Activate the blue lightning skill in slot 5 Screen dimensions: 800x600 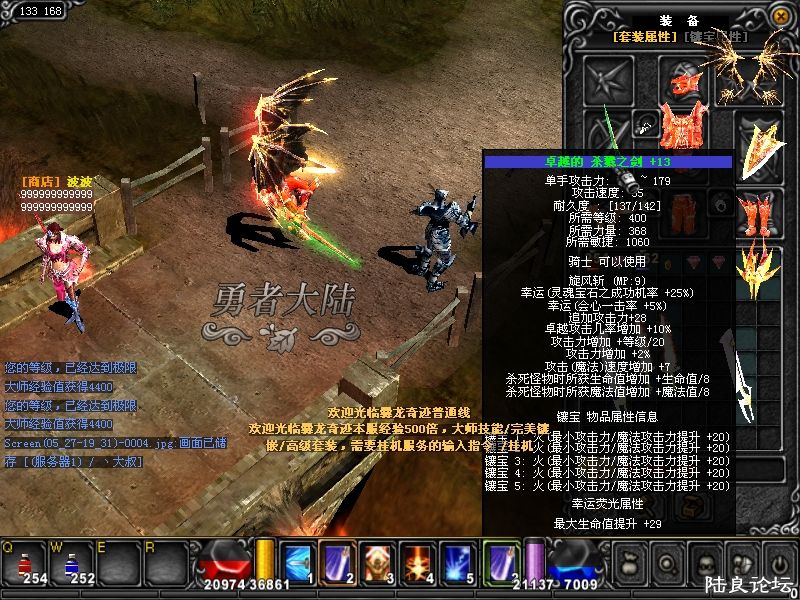click(x=458, y=561)
